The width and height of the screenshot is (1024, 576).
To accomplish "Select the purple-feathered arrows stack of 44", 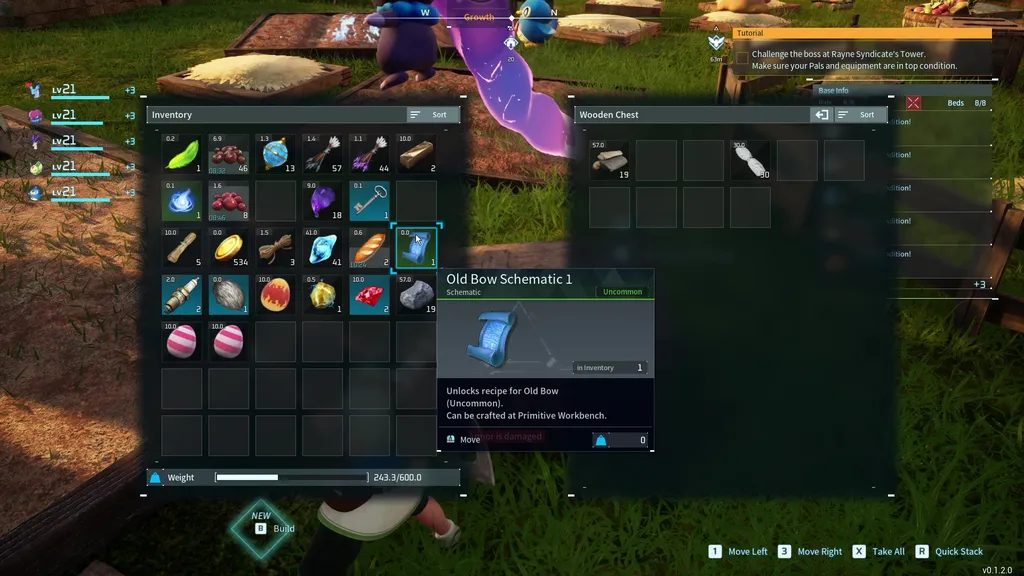I will pyautogui.click(x=369, y=154).
